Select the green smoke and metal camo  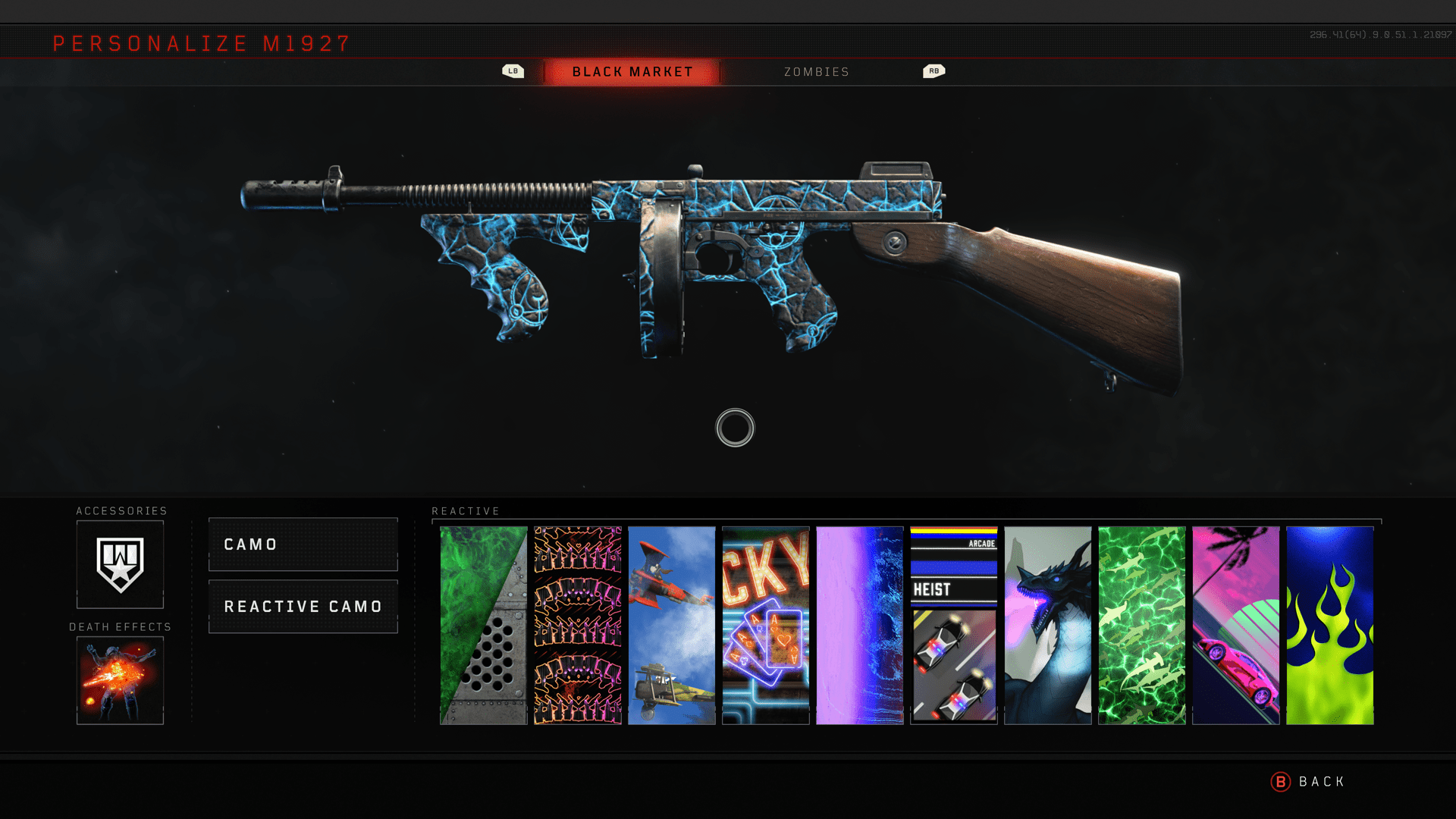point(484,626)
